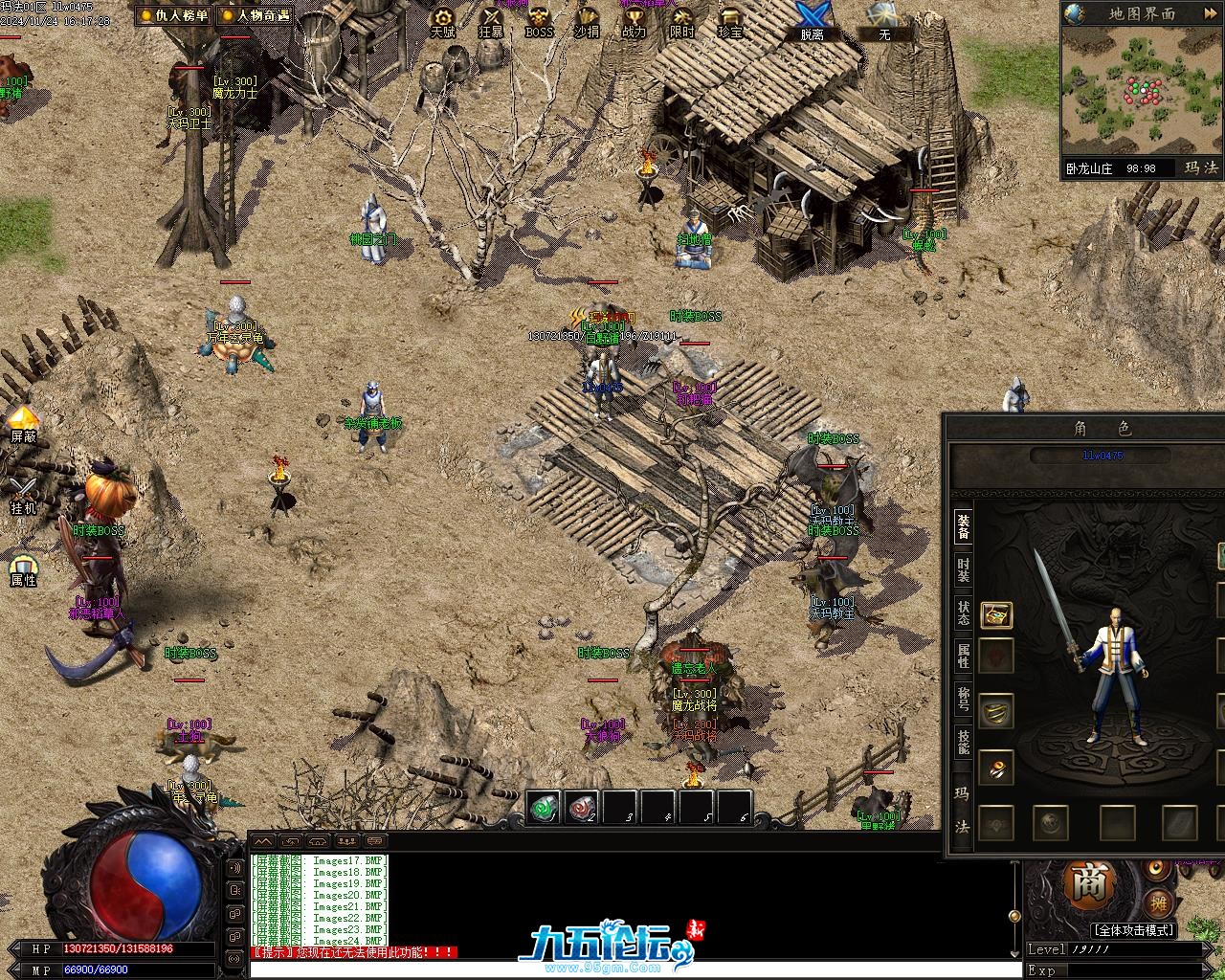Click the chat input field
Image resolution: width=1225 pixels, height=980 pixels.
pyautogui.click(x=632, y=969)
